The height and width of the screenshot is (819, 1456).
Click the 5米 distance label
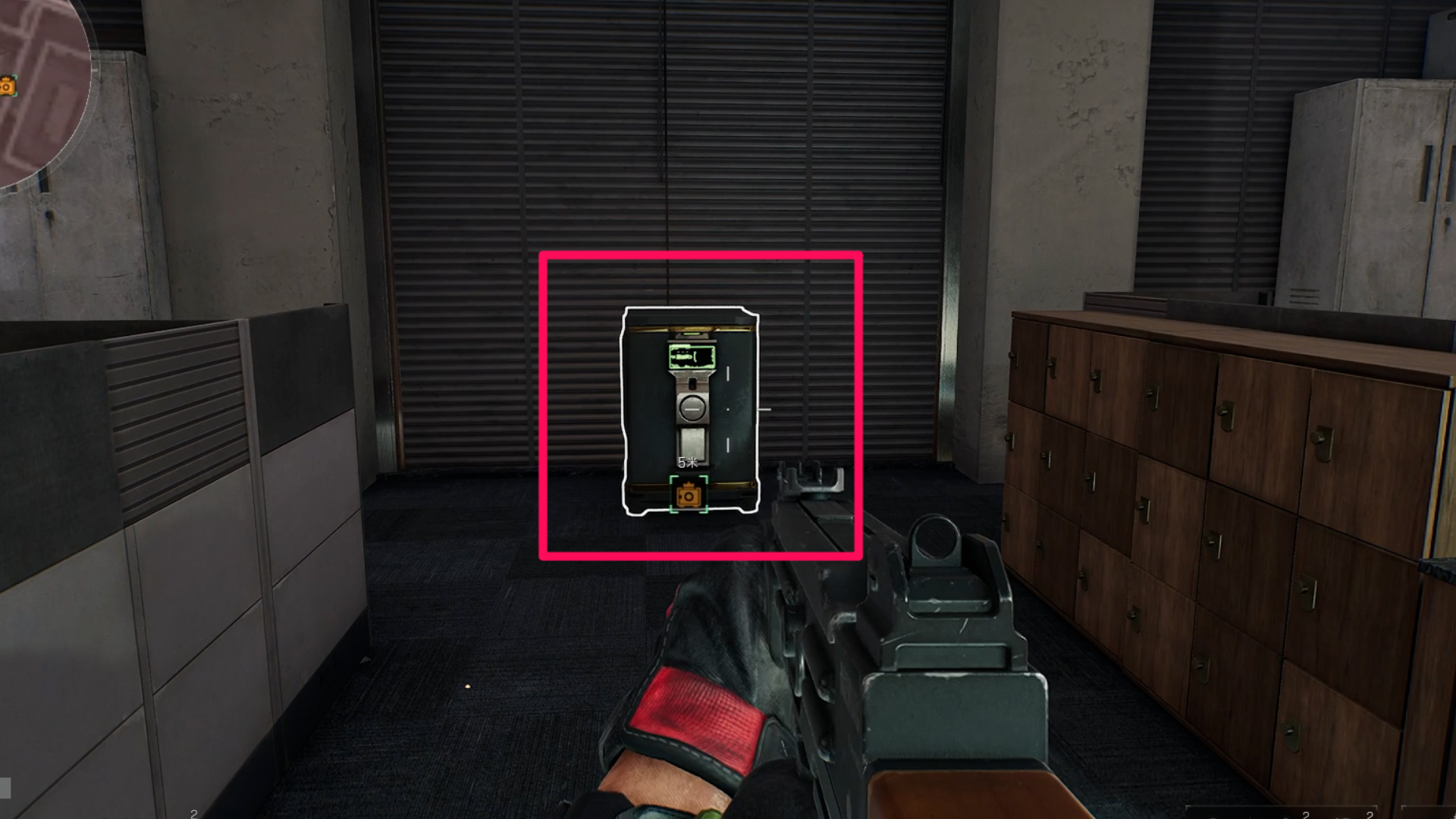(x=687, y=462)
